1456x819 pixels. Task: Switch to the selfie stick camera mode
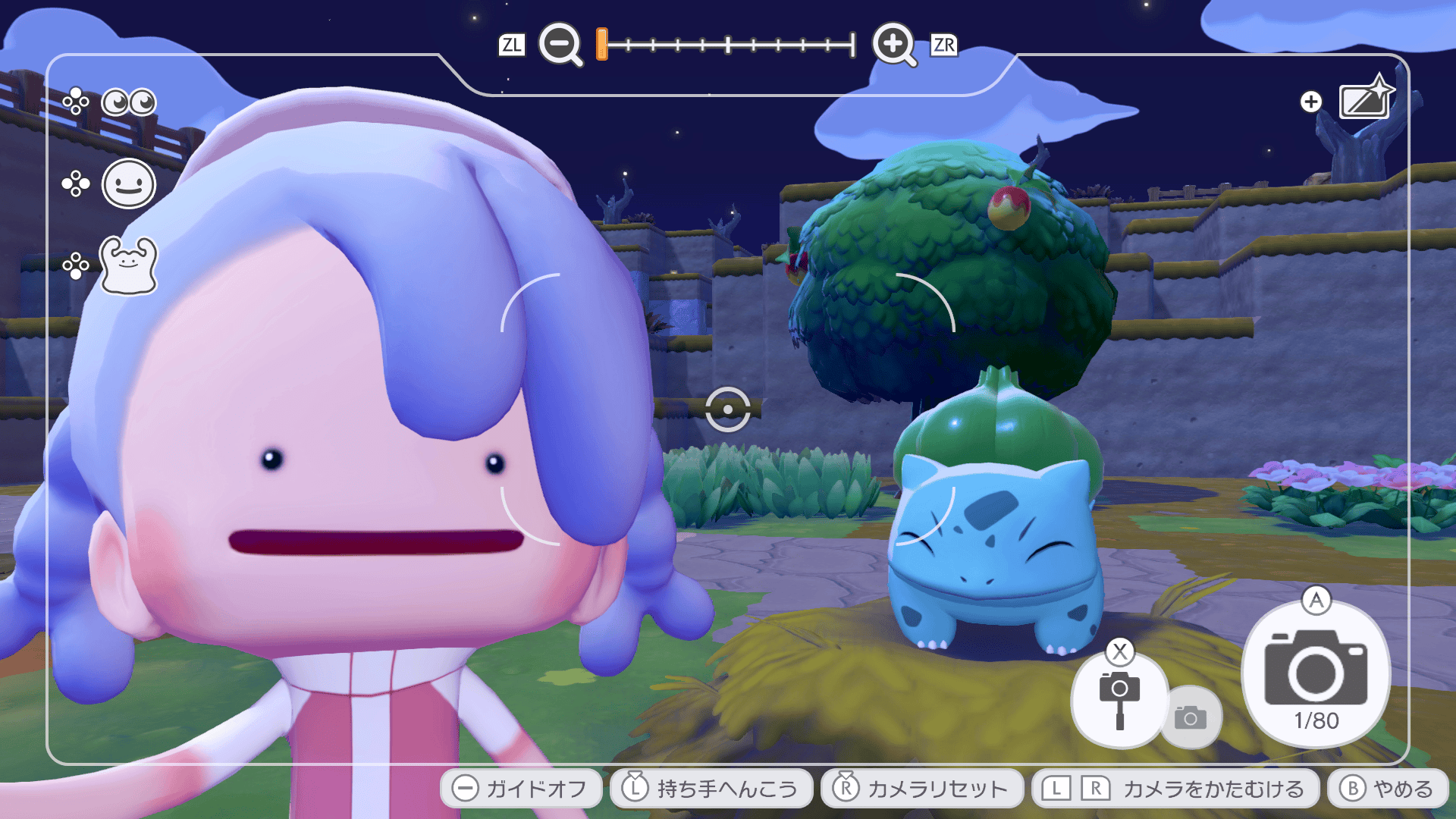pos(1119,699)
